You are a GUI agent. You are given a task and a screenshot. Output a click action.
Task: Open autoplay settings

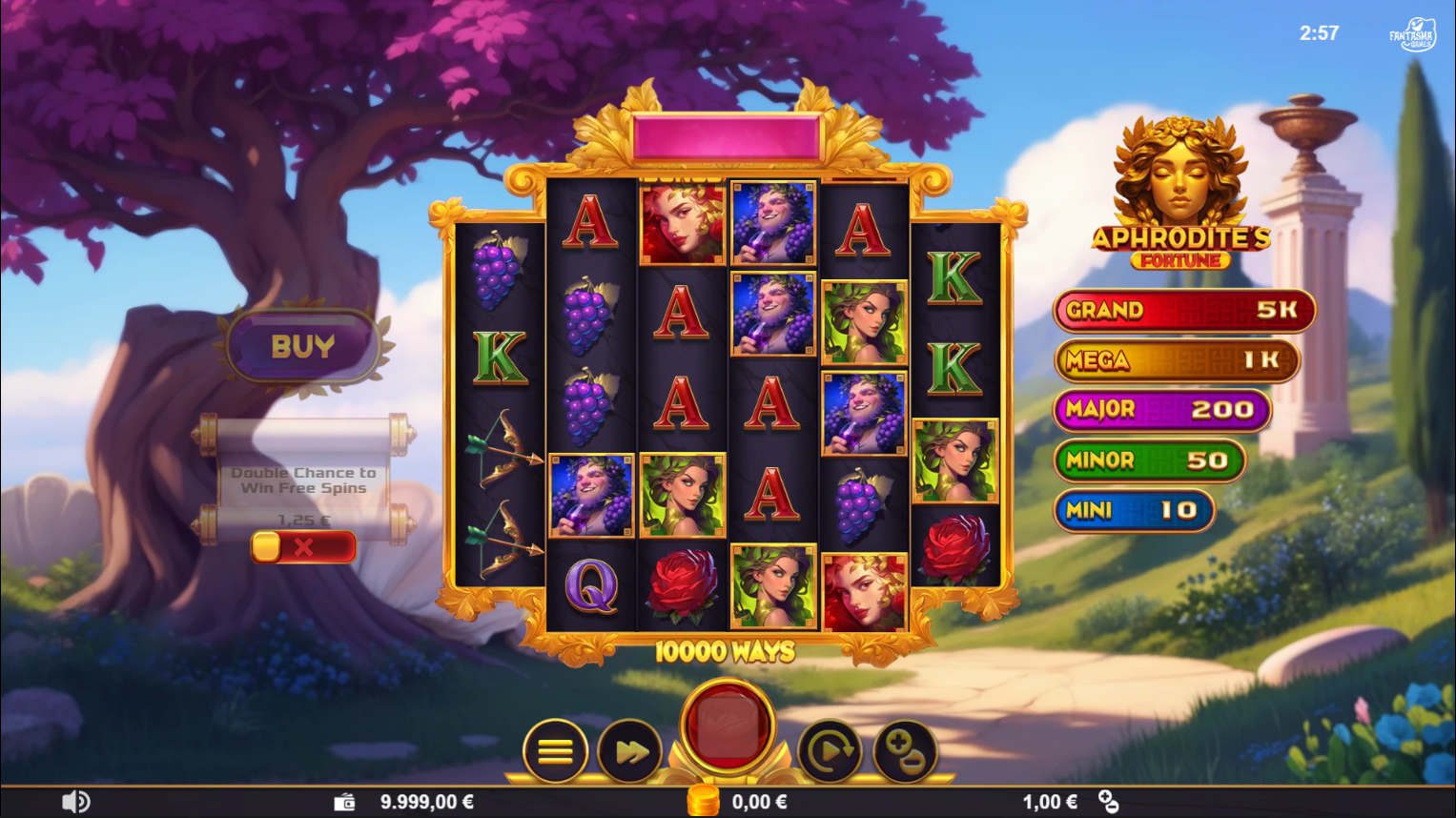coord(831,751)
